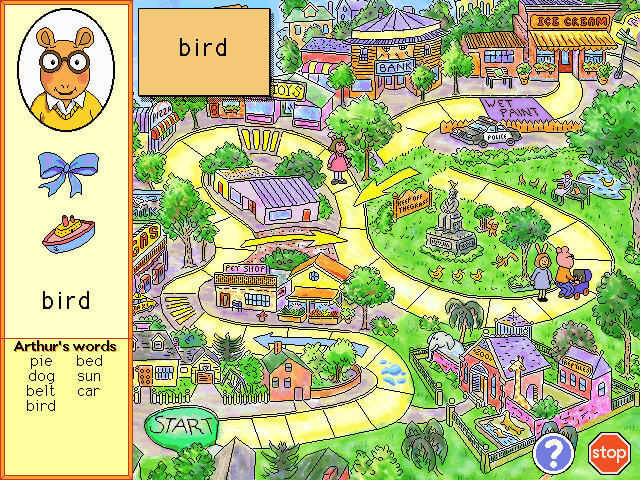Choose the red toy boat picture
640x480 pixels.
pos(67,234)
